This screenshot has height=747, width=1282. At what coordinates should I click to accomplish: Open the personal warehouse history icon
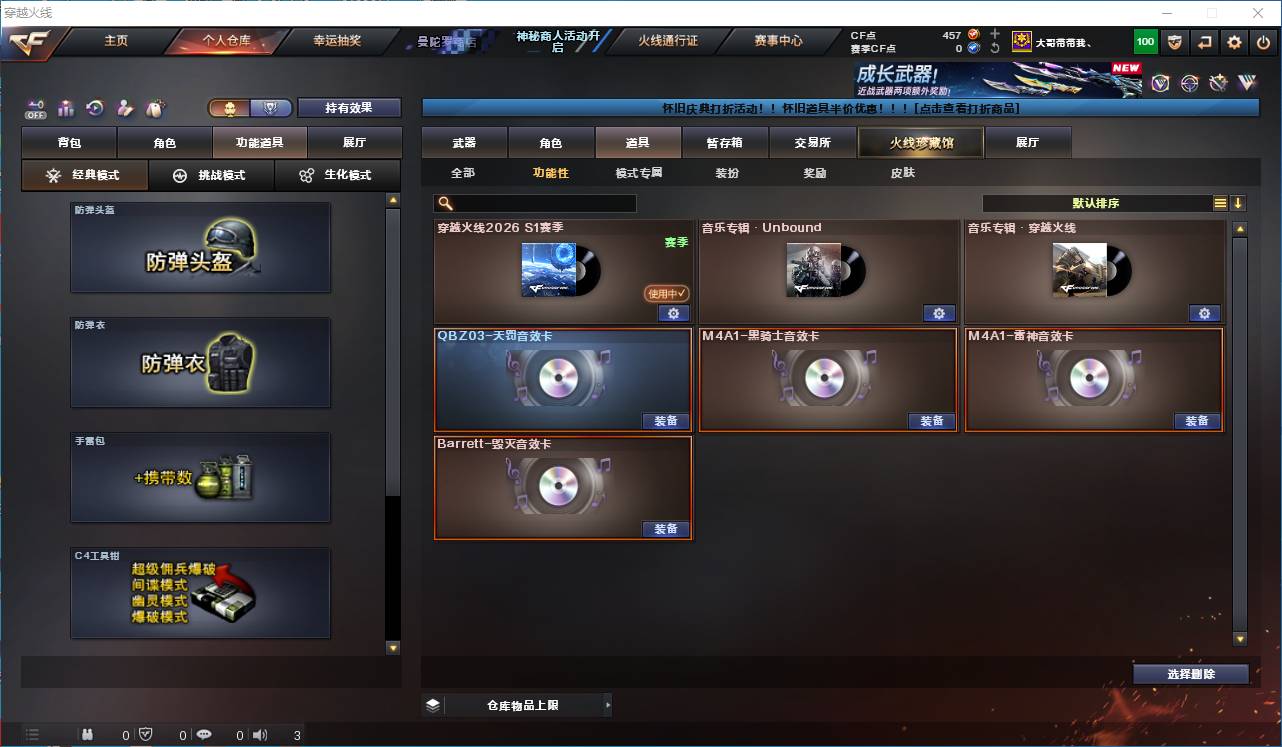(93, 106)
